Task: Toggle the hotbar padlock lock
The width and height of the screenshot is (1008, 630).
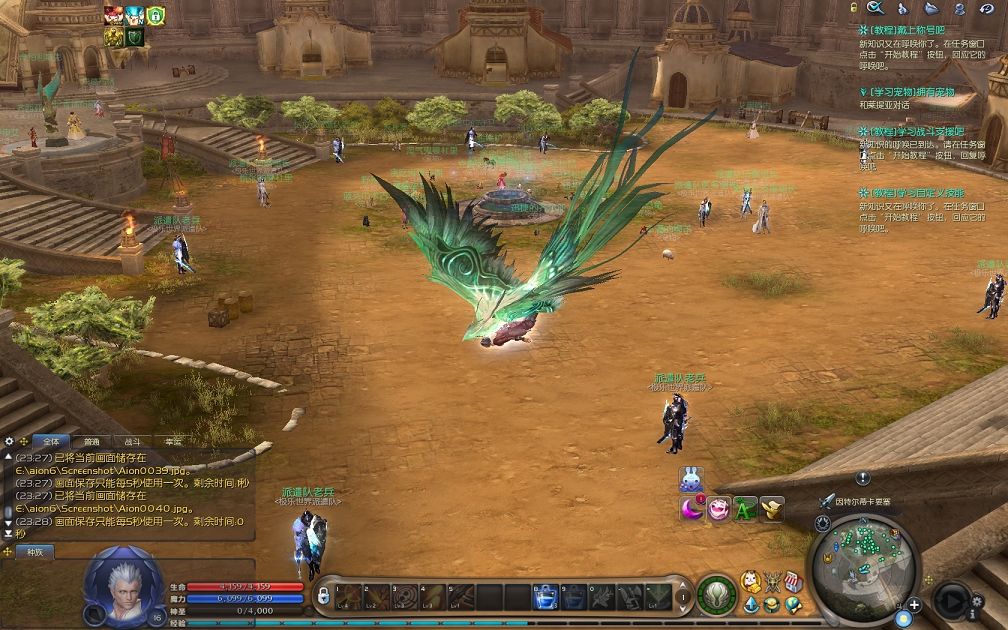Action: [324, 596]
